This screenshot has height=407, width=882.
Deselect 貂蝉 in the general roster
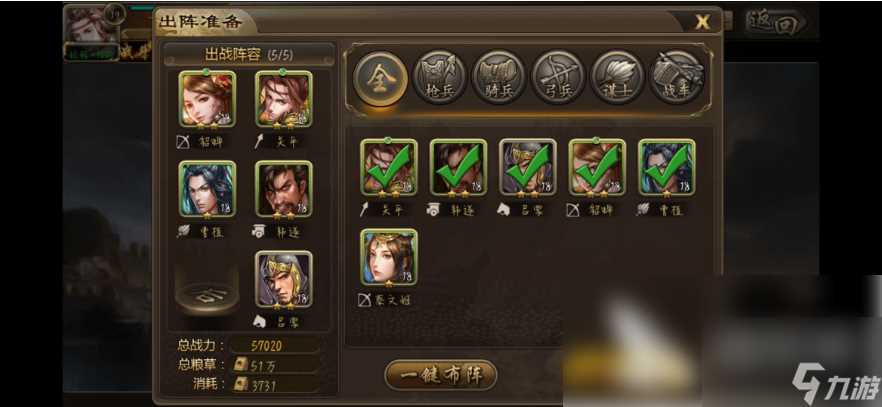coord(597,168)
